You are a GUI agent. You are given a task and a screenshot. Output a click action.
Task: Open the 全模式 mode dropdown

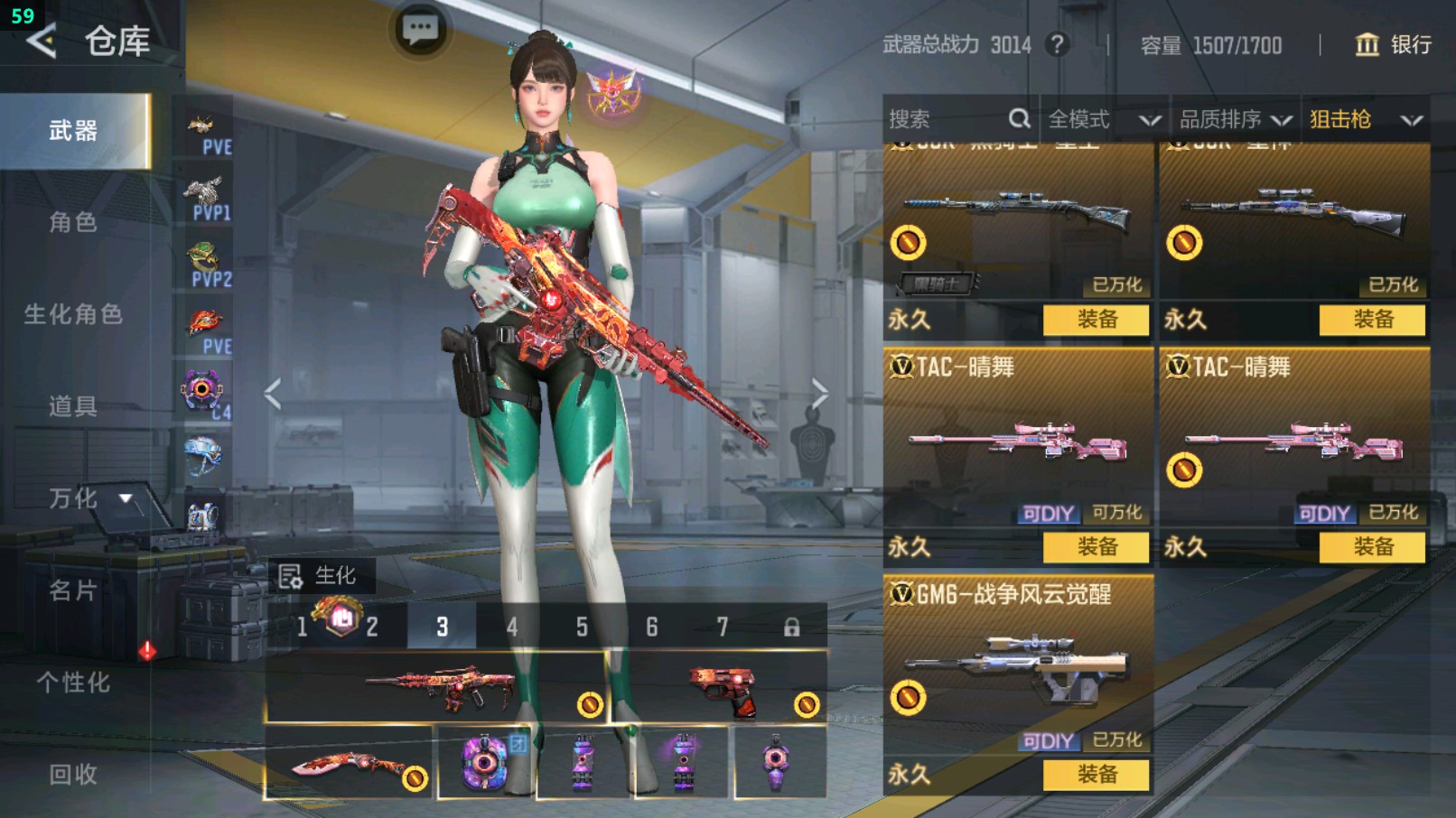tap(1103, 119)
